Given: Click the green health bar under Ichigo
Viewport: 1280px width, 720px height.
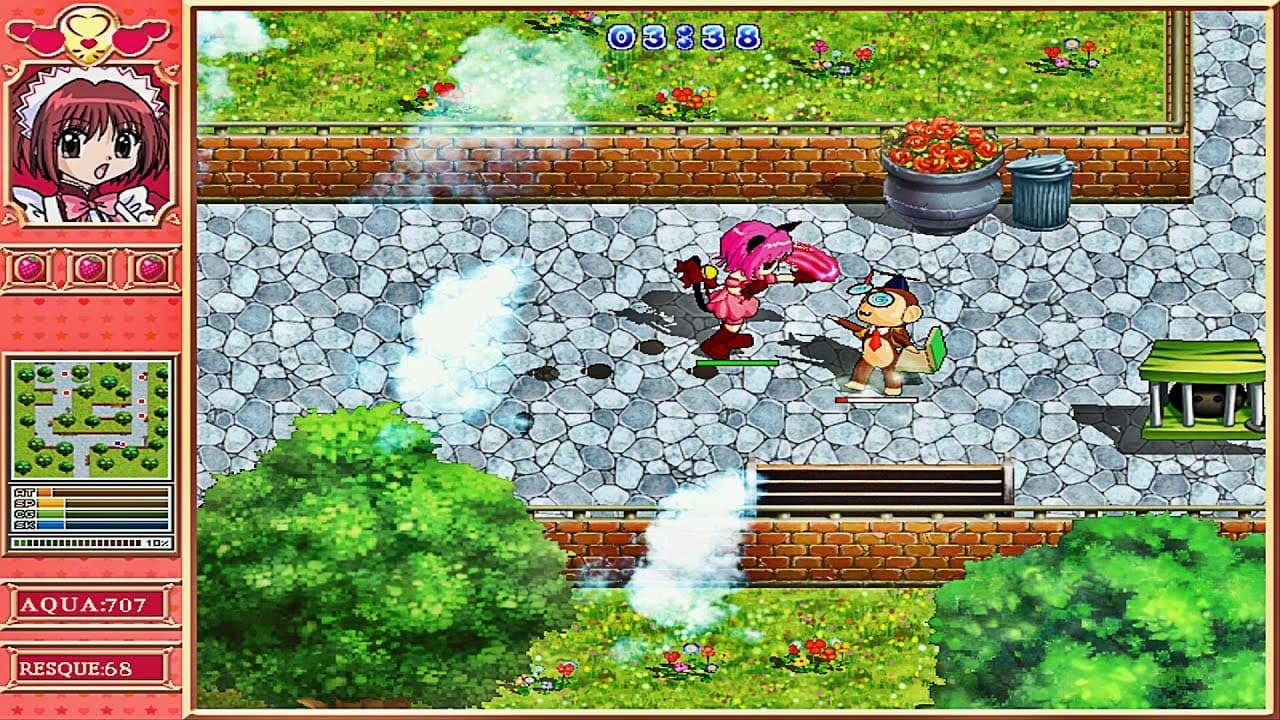Looking at the screenshot, I should coord(740,362).
